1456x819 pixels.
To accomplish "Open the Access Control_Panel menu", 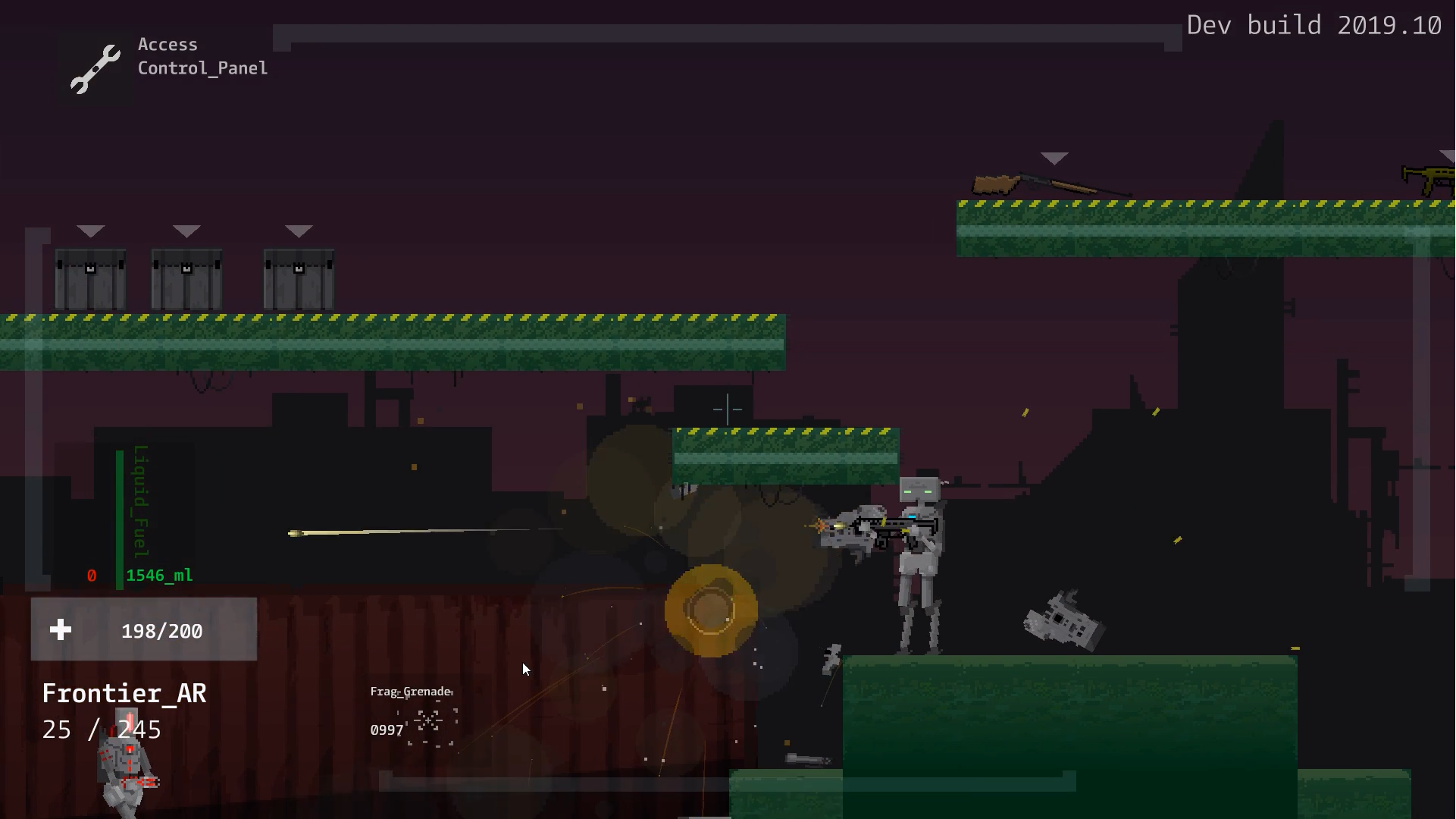I will [202, 56].
